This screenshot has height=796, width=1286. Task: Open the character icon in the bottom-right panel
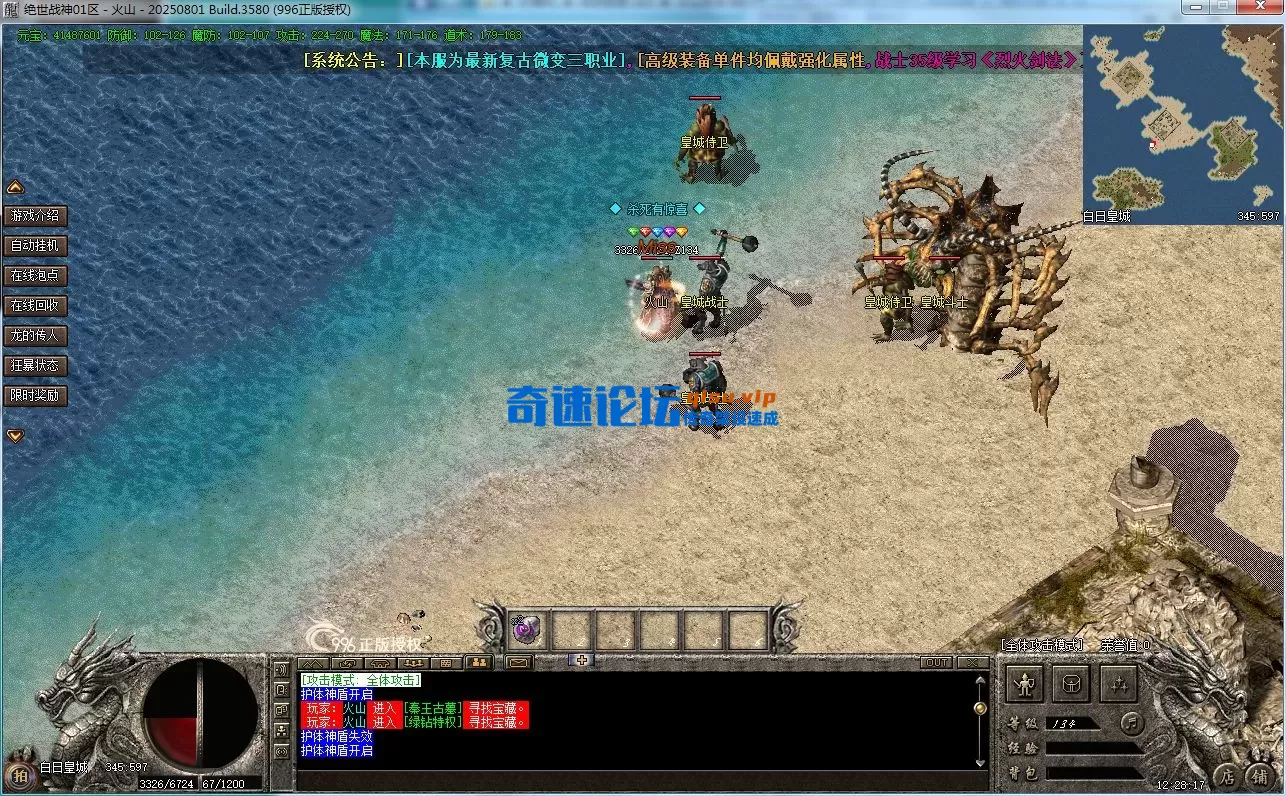click(x=1026, y=684)
